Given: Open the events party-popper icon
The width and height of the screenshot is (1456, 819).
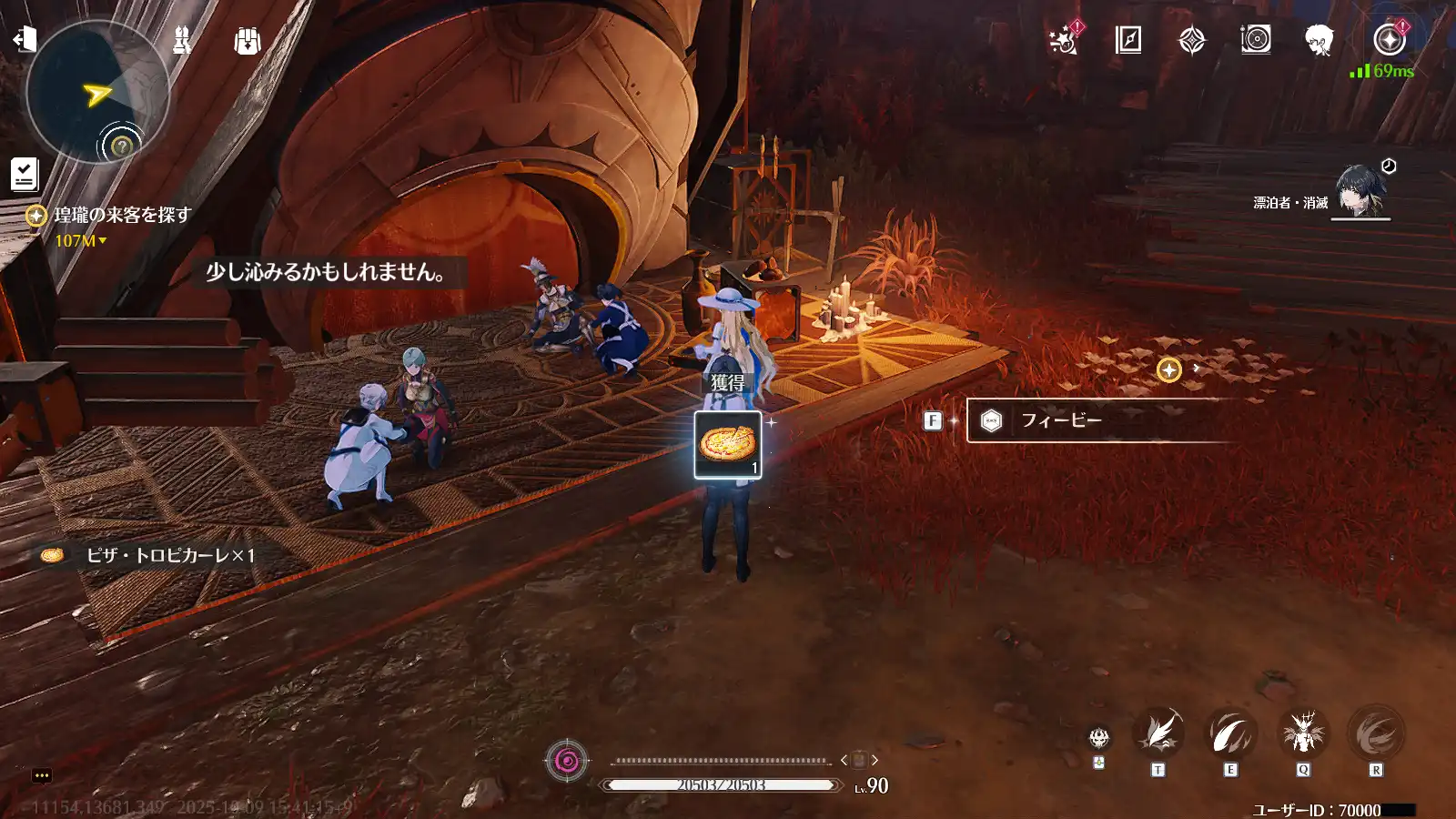Looking at the screenshot, I should click(x=1064, y=40).
